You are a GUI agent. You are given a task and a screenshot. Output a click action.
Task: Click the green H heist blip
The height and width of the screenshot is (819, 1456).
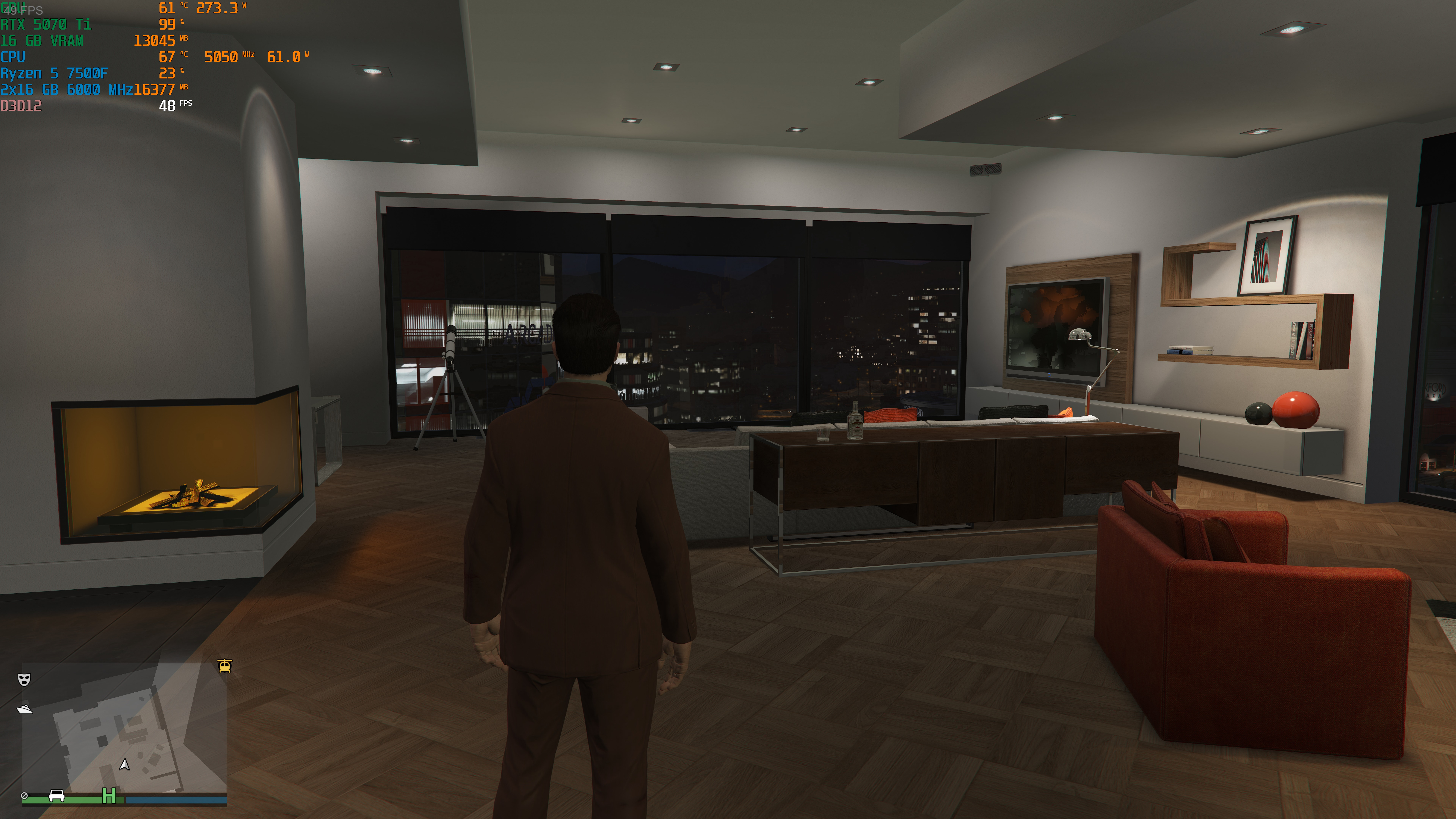[x=108, y=796]
